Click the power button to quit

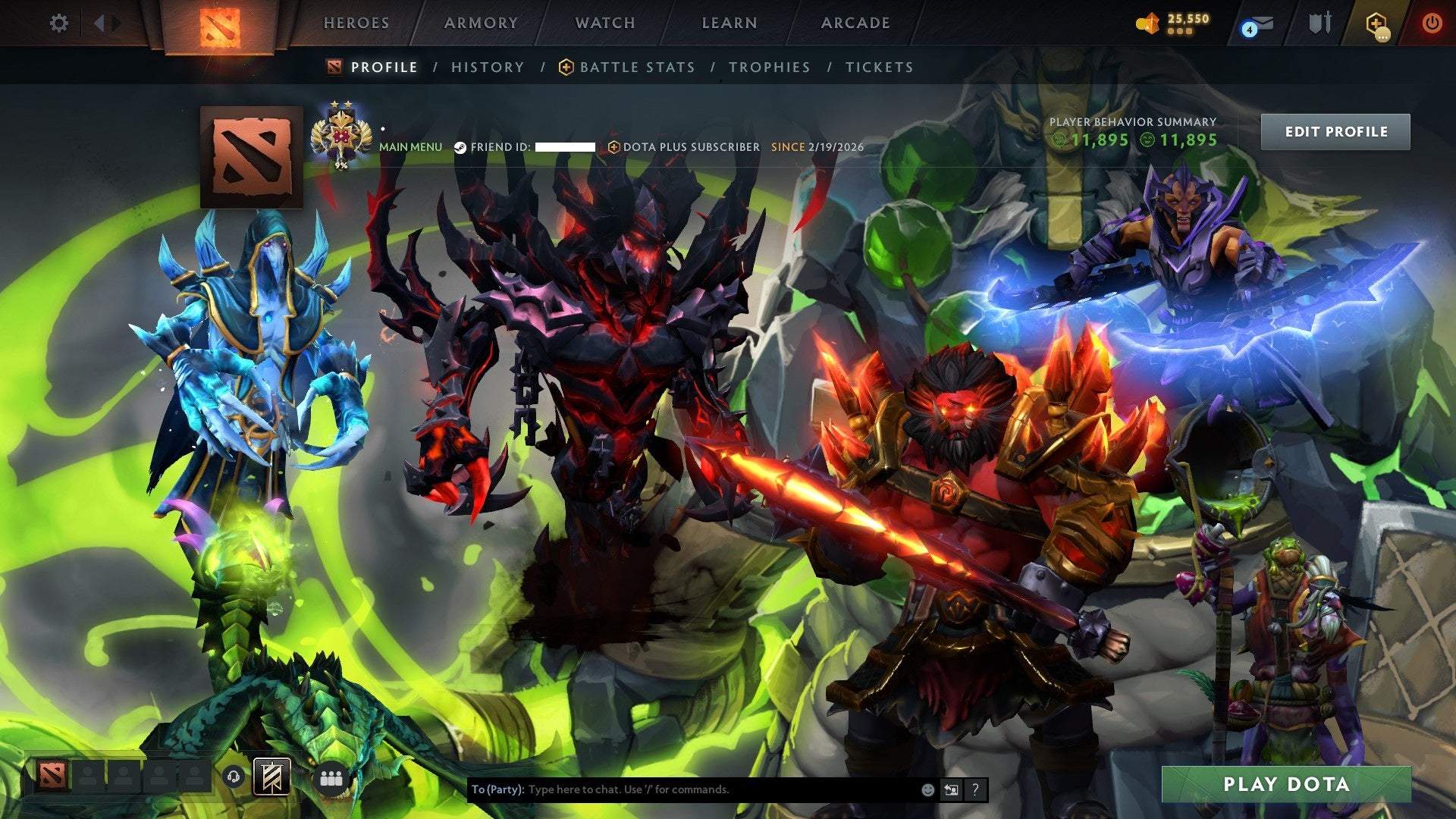point(1432,23)
